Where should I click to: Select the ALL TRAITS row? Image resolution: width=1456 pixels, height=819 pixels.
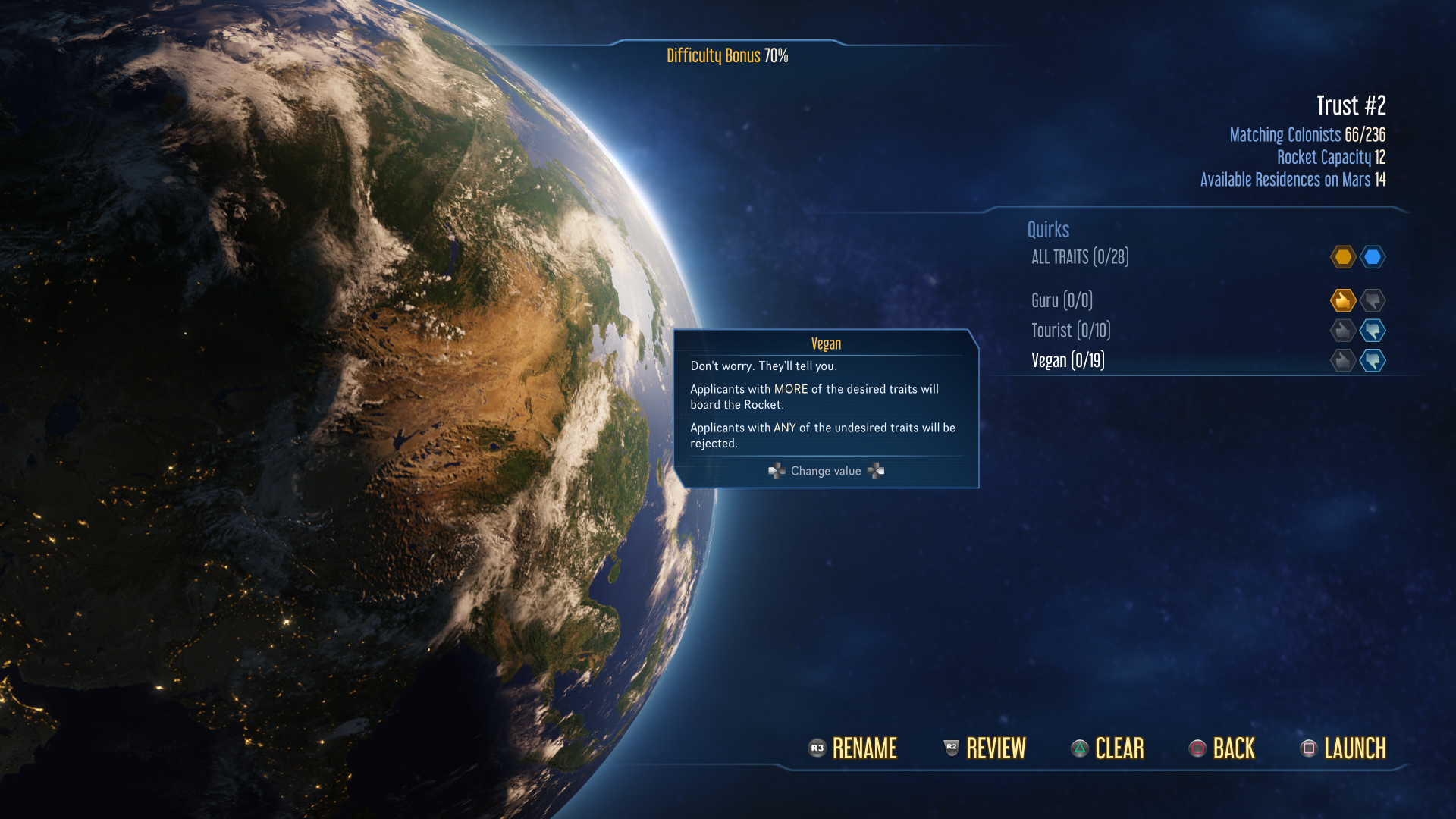pyautogui.click(x=1080, y=257)
